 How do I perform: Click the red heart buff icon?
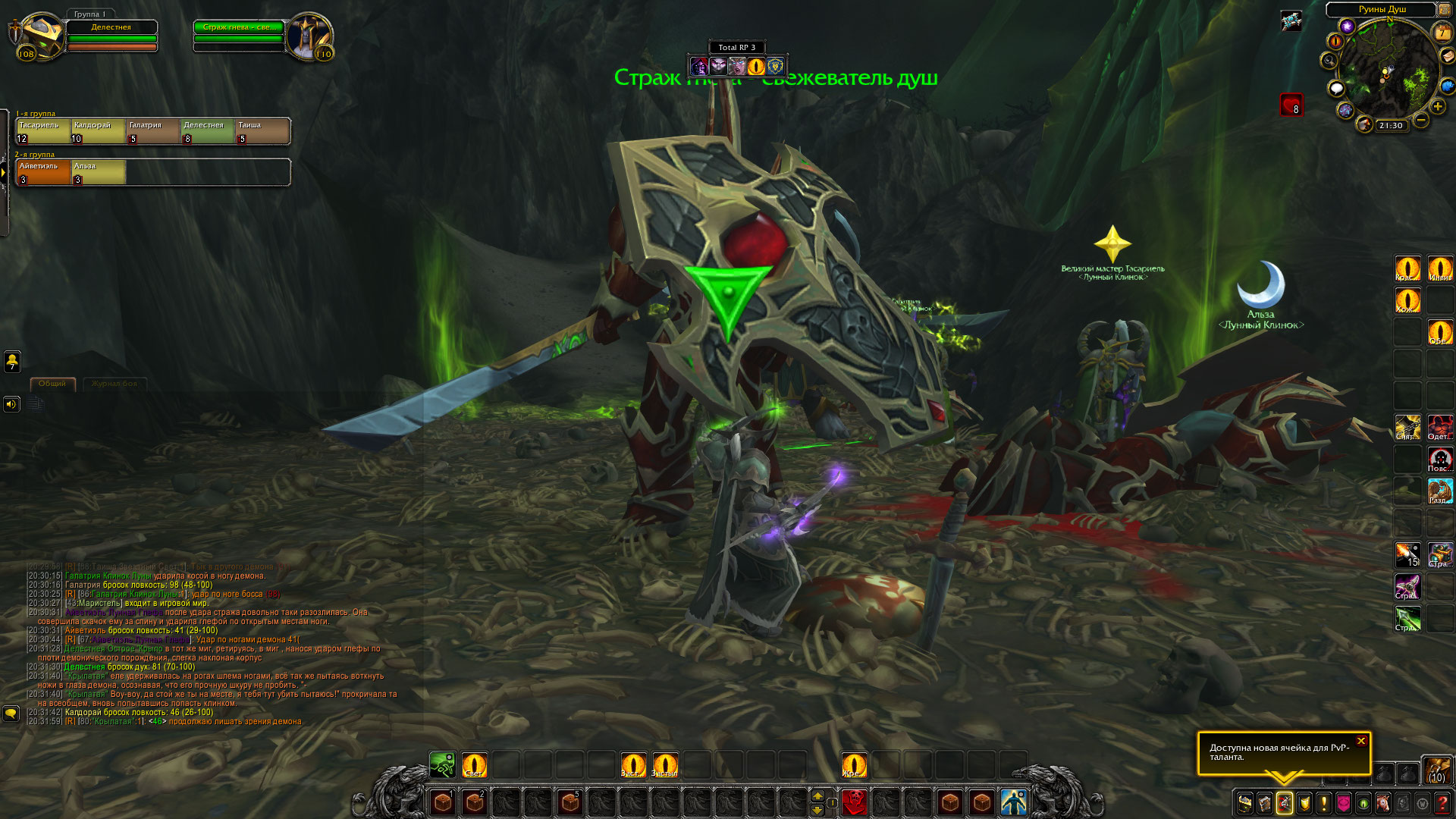[x=1291, y=104]
